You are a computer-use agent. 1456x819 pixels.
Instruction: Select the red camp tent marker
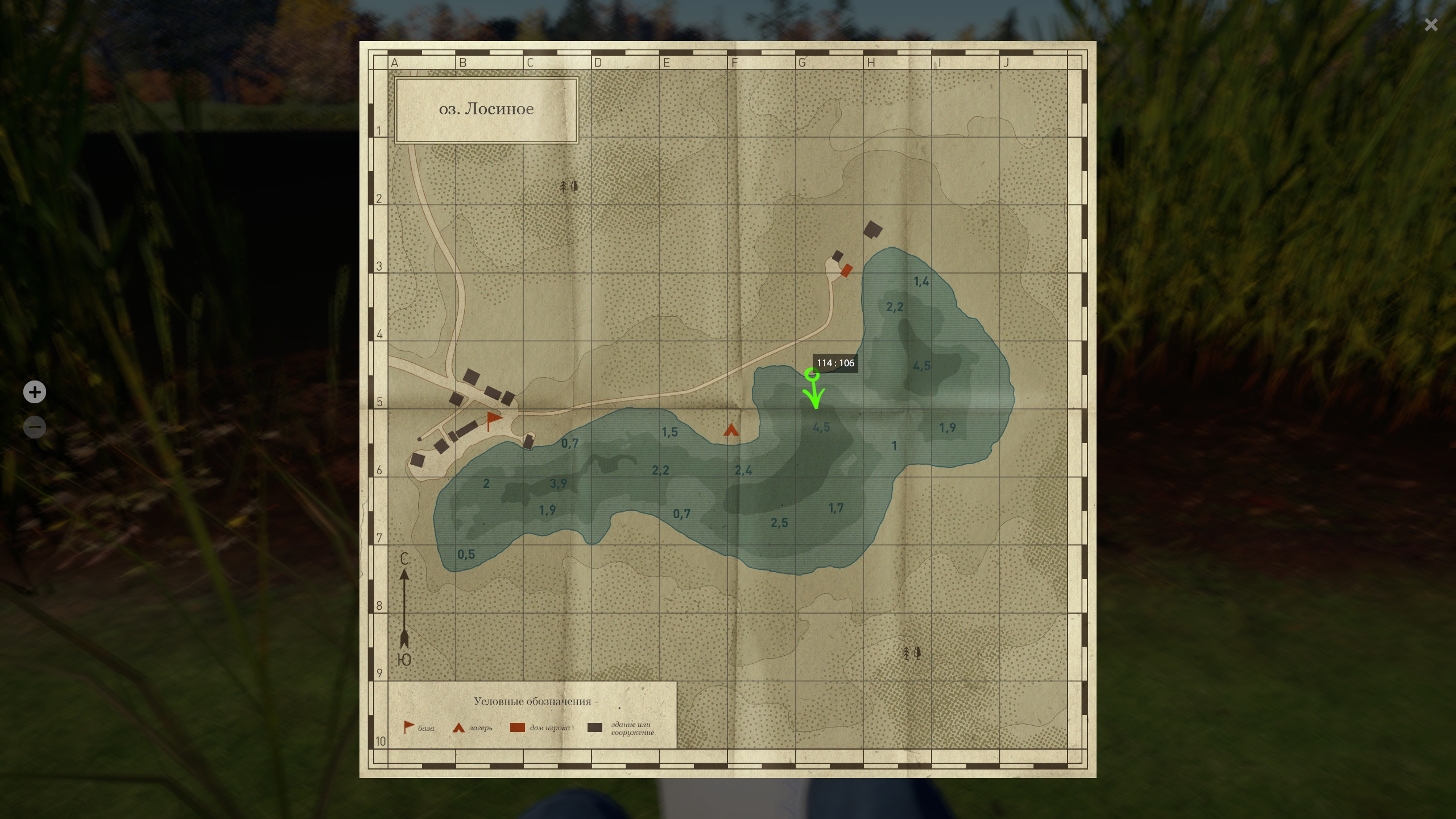731,430
